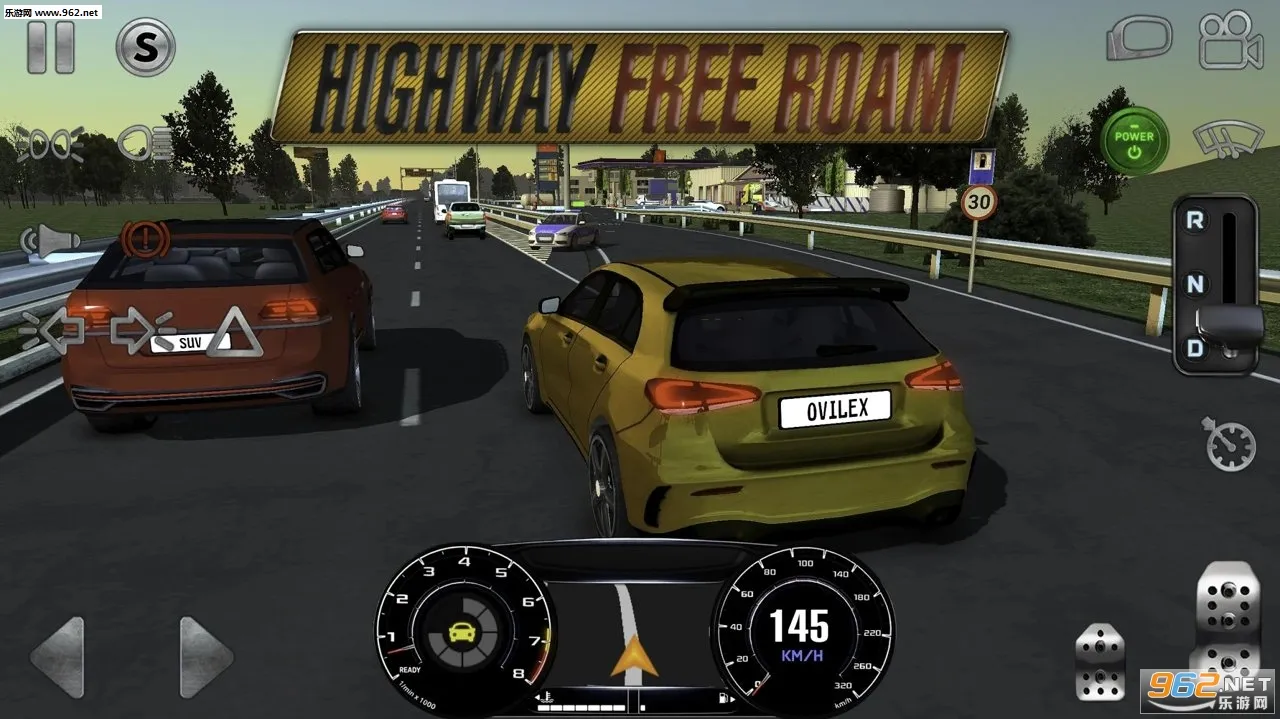Shift gear to N for neutral
The height and width of the screenshot is (719, 1280).
[x=1194, y=285]
